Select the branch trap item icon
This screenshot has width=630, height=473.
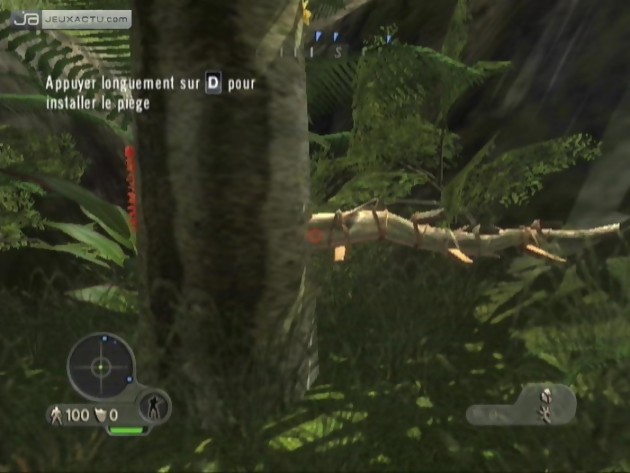tap(547, 402)
